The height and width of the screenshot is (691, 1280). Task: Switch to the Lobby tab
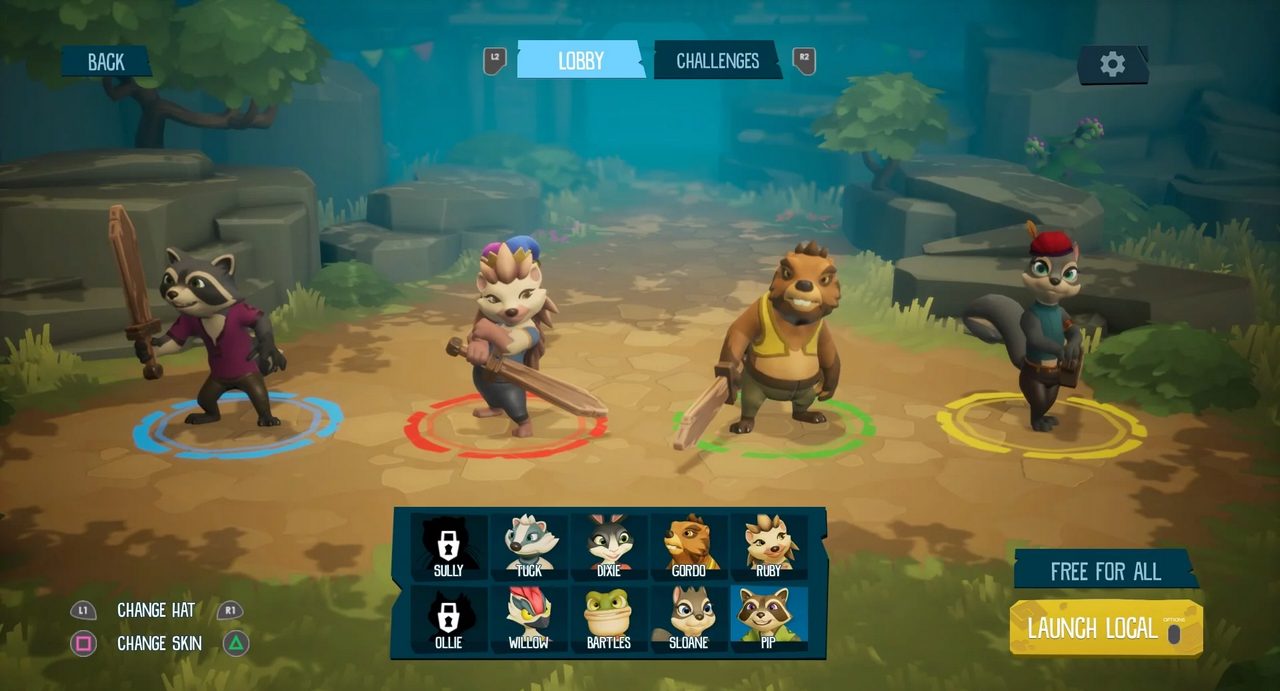click(x=580, y=60)
